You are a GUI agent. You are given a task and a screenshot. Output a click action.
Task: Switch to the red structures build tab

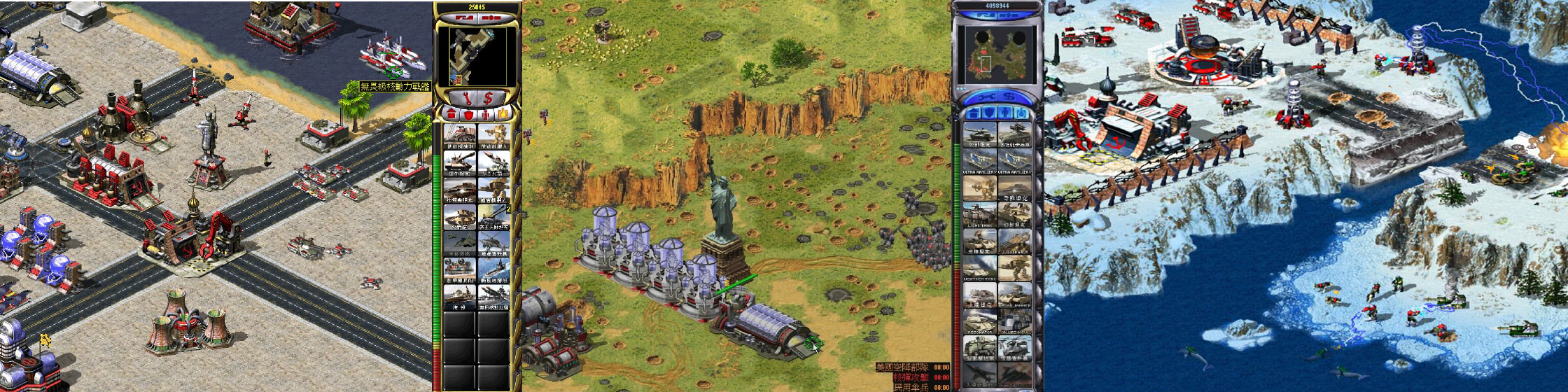(x=451, y=113)
